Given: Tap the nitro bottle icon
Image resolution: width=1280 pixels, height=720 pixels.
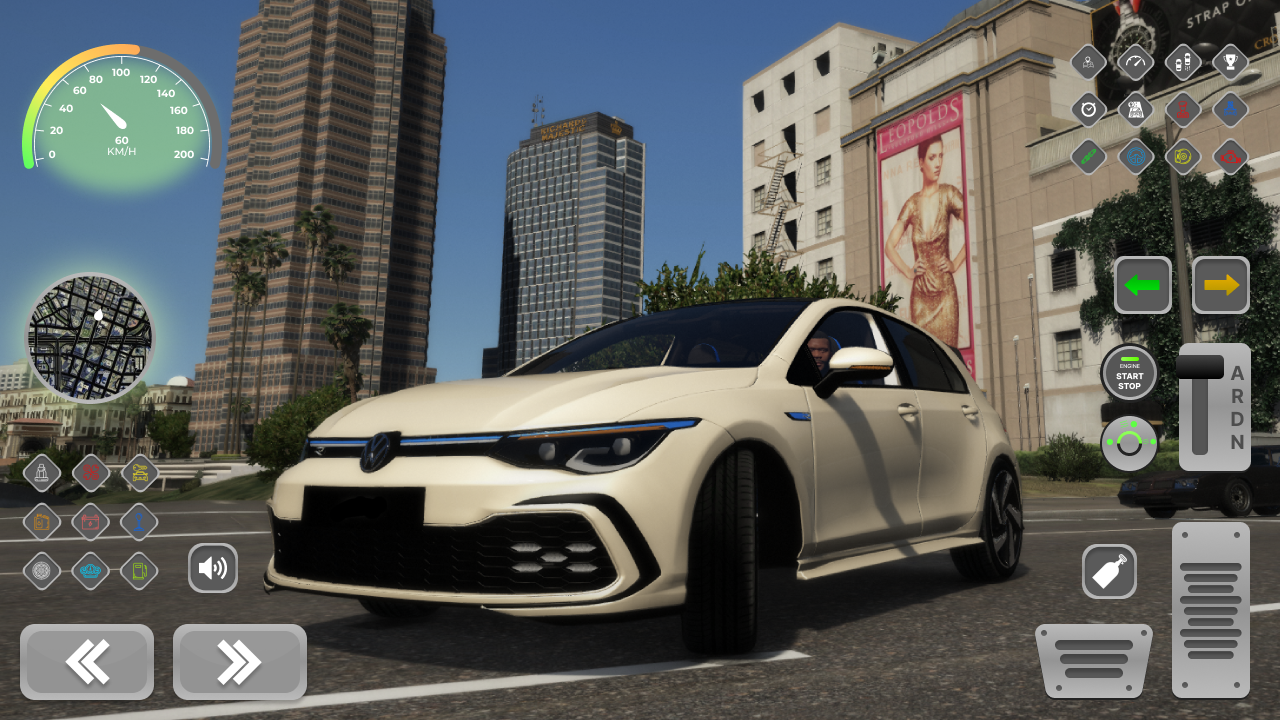Looking at the screenshot, I should tap(1110, 571).
